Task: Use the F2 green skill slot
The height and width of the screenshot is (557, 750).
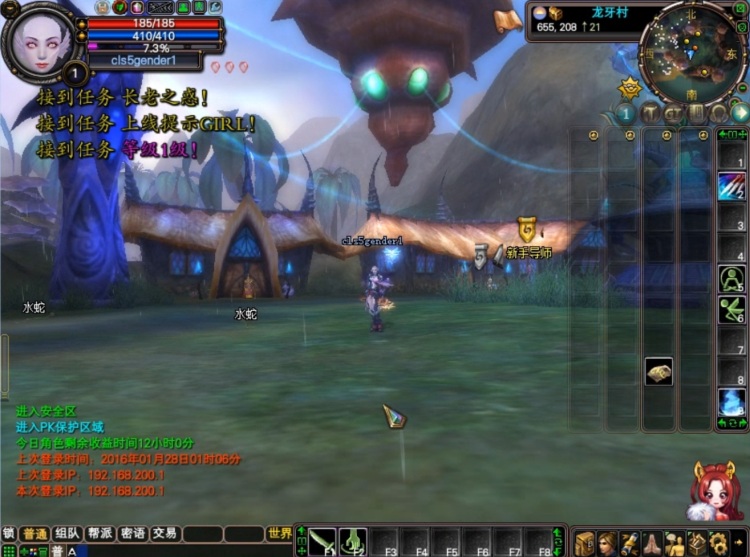Action: pos(353,541)
